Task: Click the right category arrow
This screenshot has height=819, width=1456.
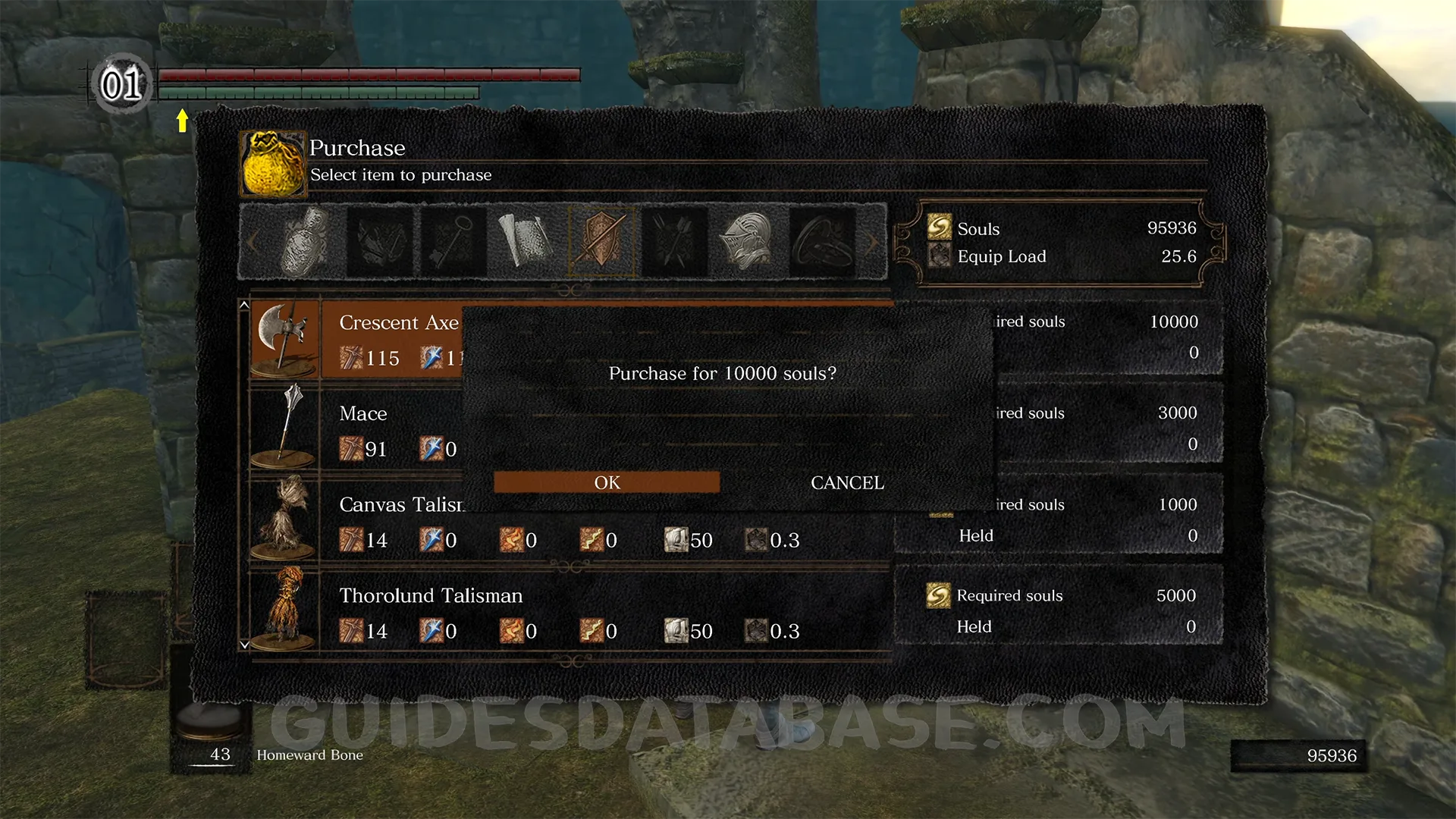Action: click(872, 242)
